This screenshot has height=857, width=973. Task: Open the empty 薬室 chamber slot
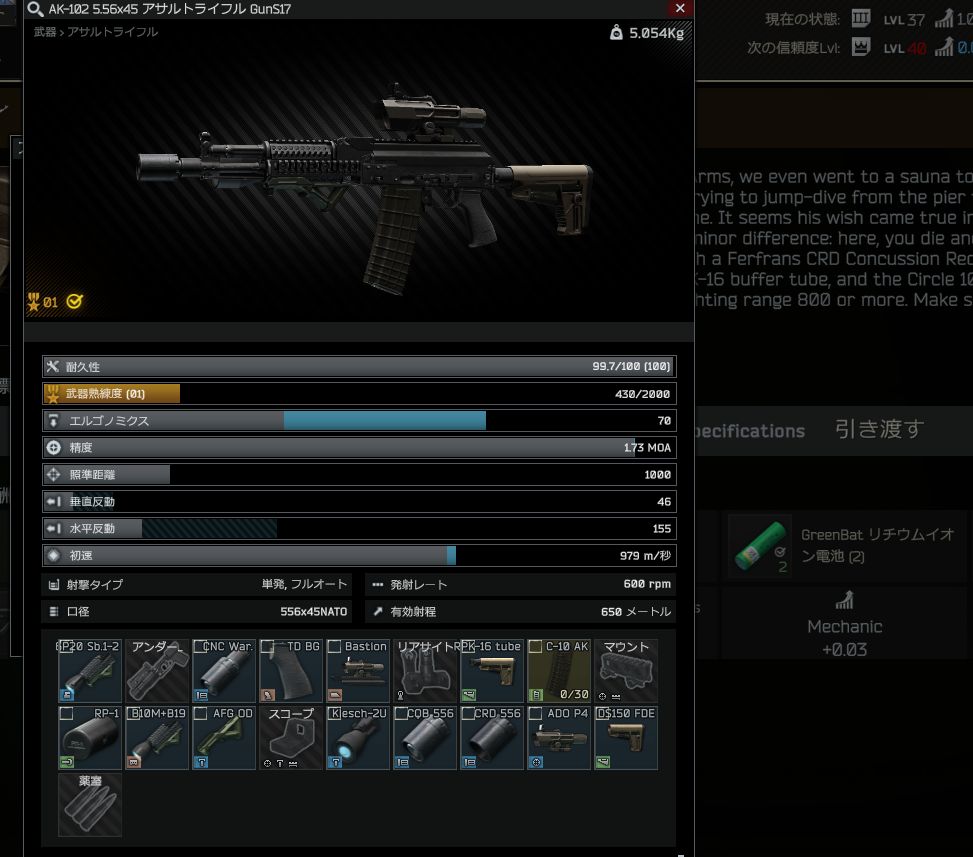tap(90, 805)
